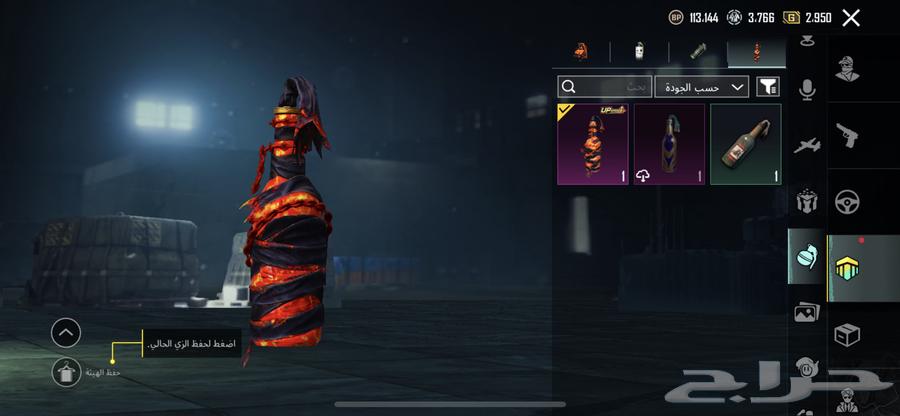The height and width of the screenshot is (416, 900).
Task: Open the box crate section
Action: coord(846,335)
